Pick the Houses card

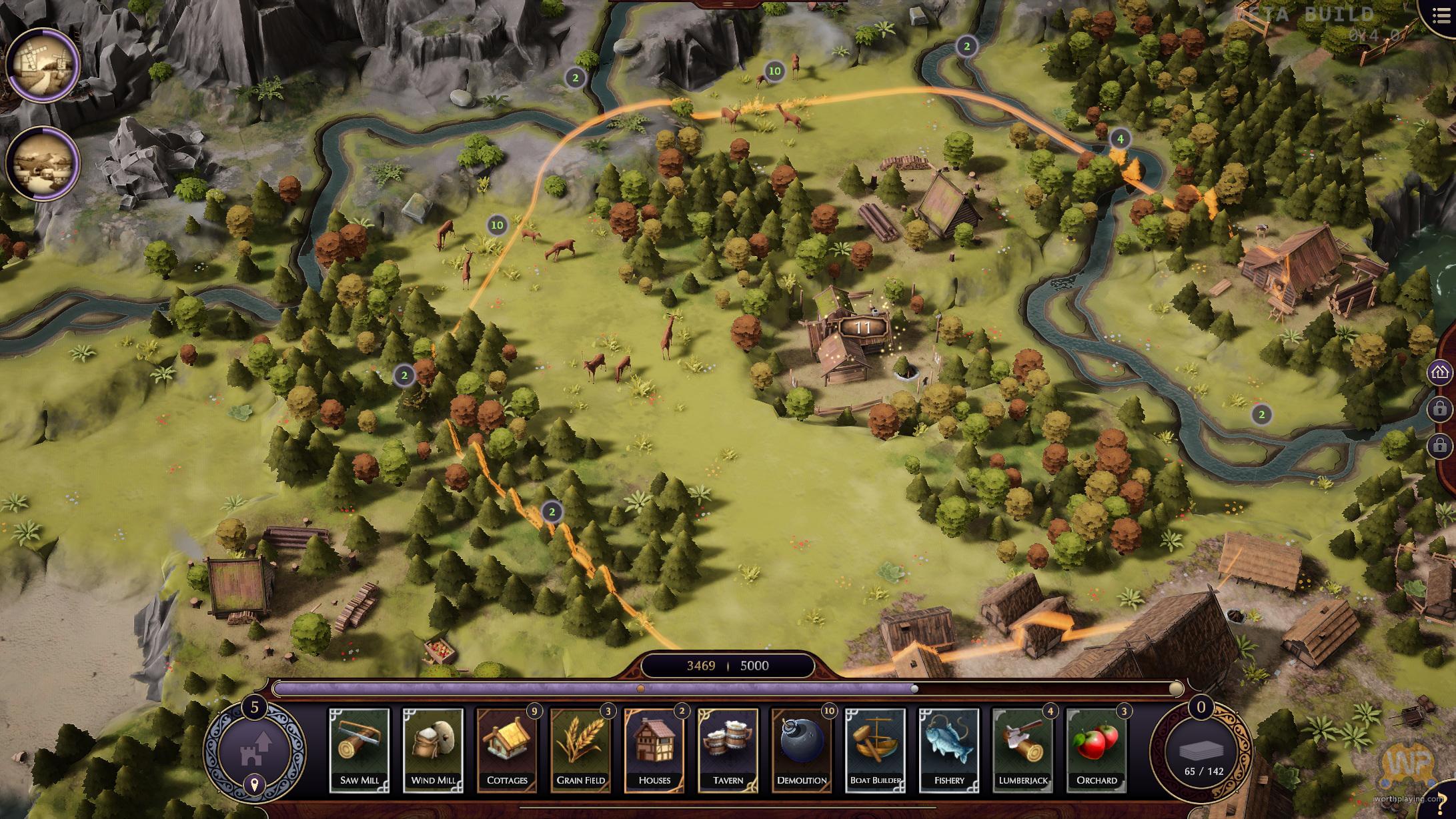click(x=654, y=750)
